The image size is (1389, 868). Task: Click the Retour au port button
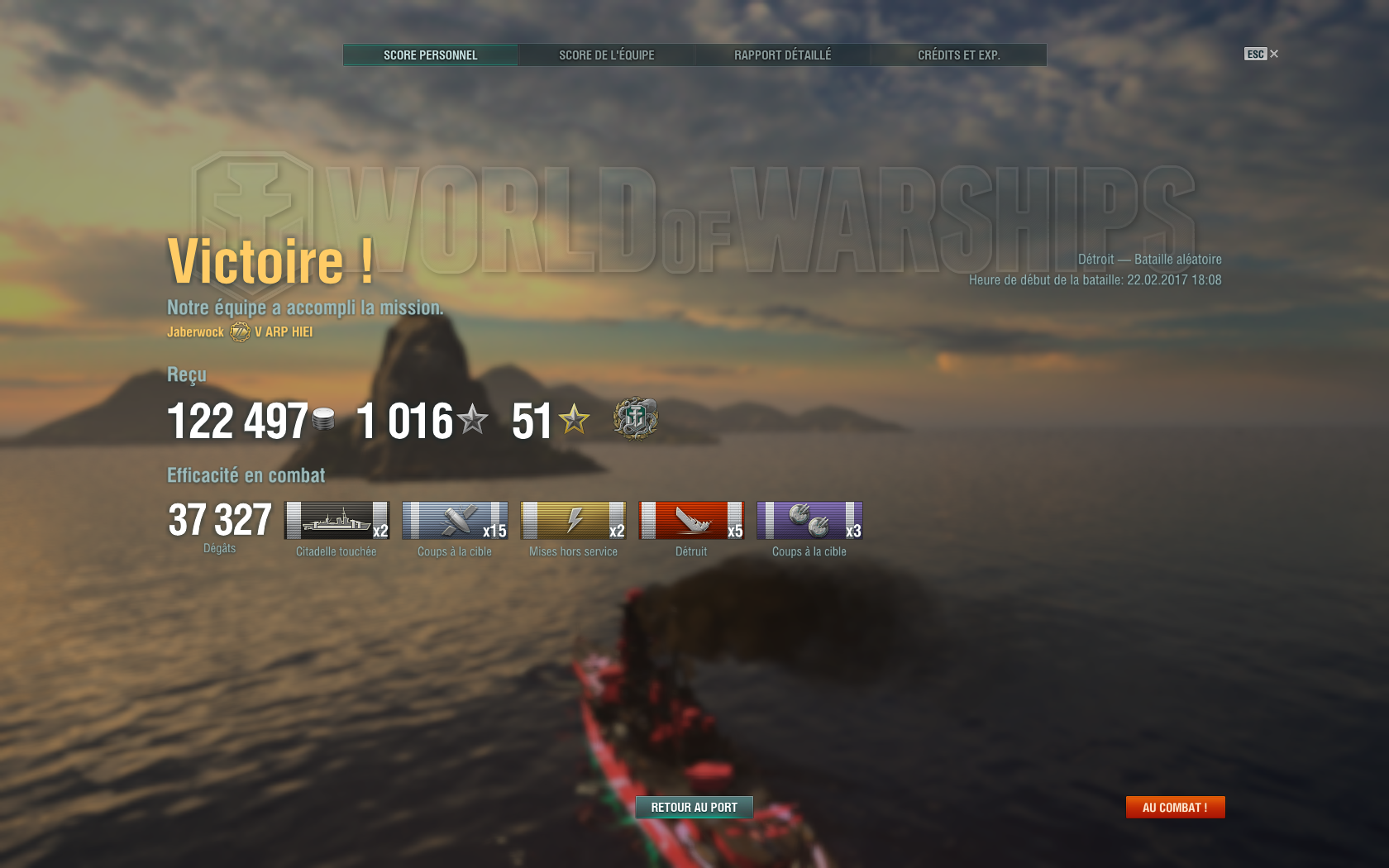click(694, 807)
